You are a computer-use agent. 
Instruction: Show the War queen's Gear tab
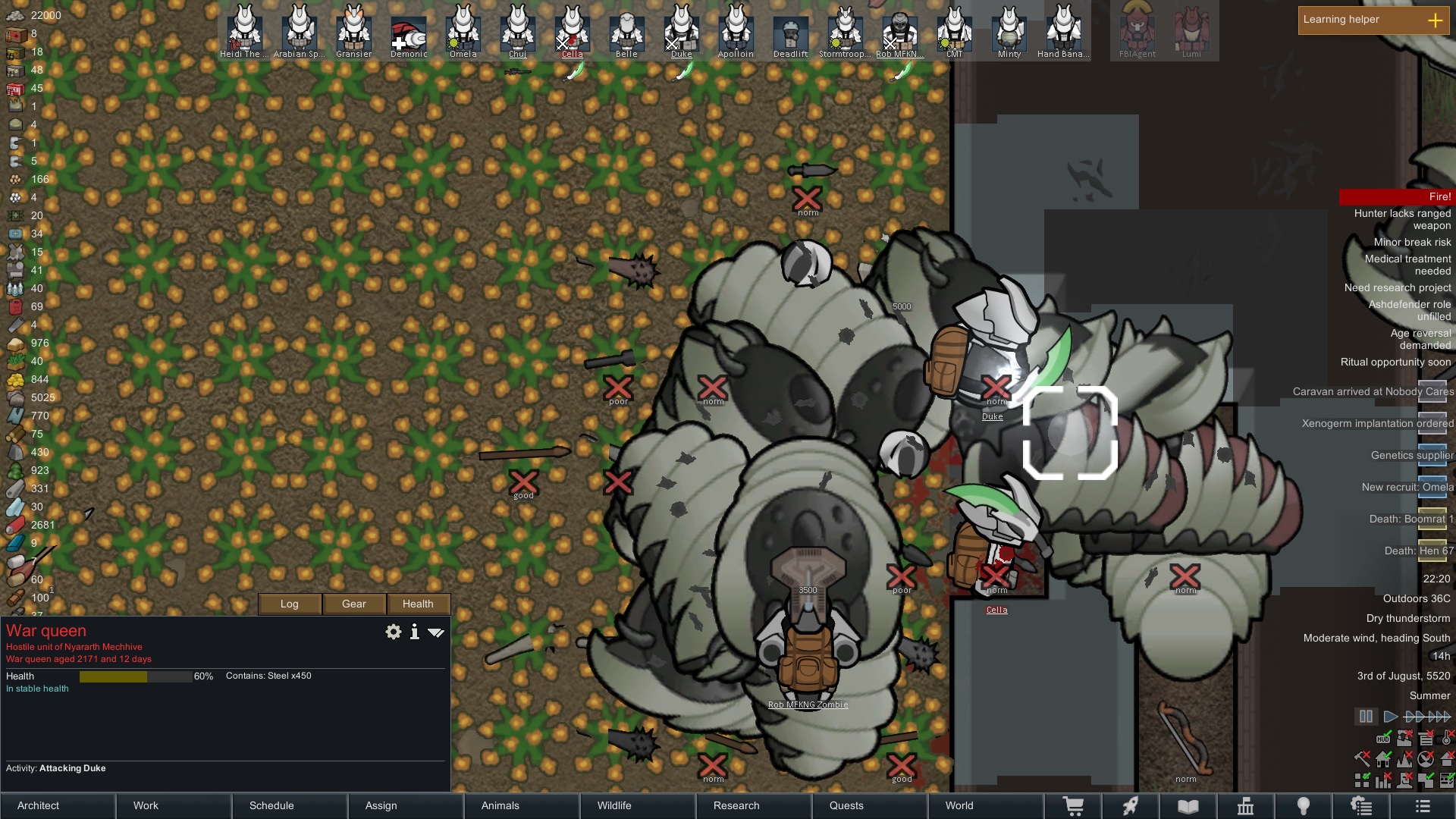(x=354, y=604)
